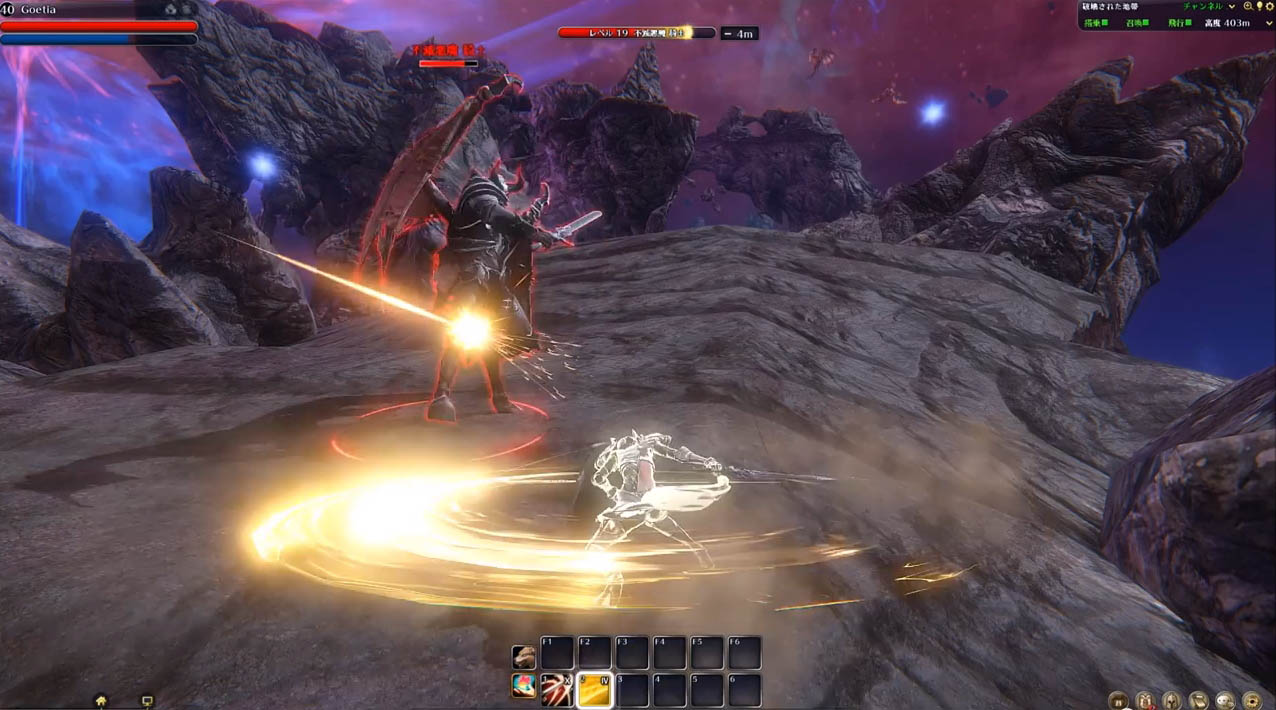The image size is (1276, 710).
Task: Click the small house icon at the bottom left
Action: click(x=101, y=701)
